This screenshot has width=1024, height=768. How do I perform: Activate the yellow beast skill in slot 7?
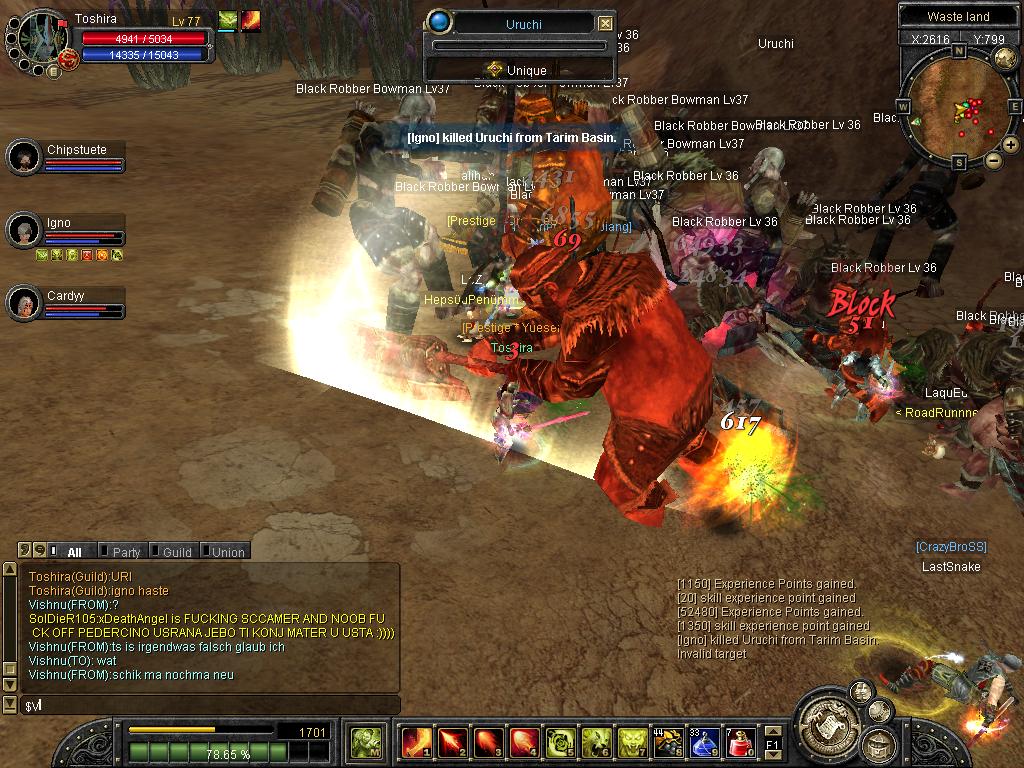(633, 742)
